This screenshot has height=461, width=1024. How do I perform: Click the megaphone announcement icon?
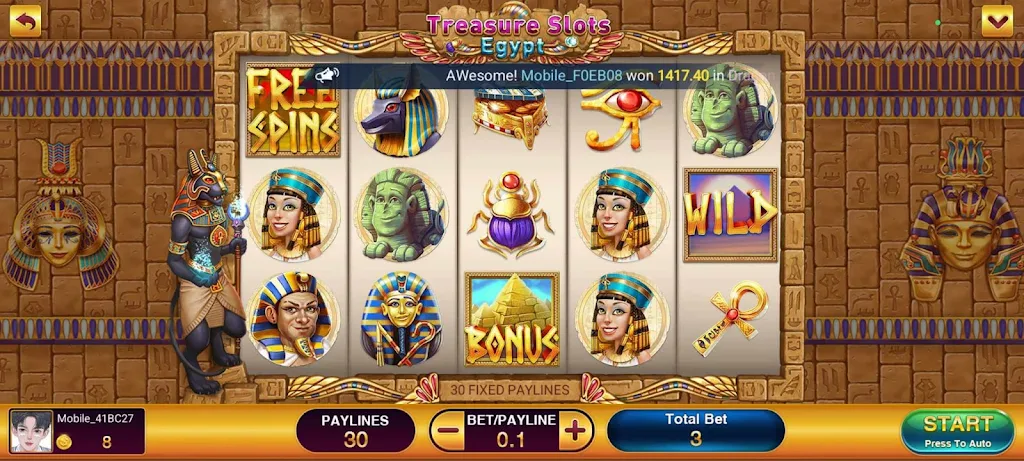coord(326,74)
